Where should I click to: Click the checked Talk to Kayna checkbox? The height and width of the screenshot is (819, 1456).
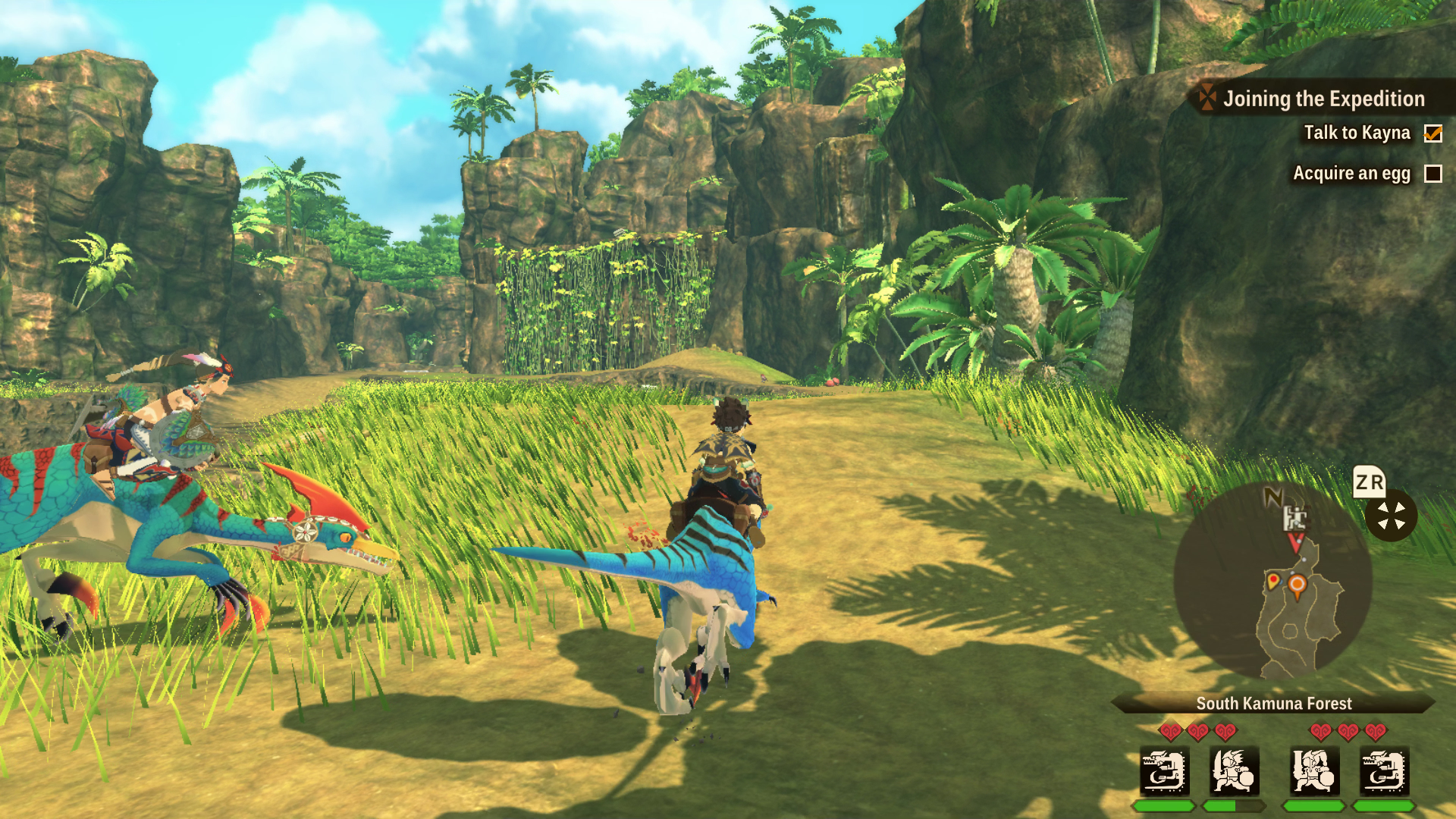1432,133
